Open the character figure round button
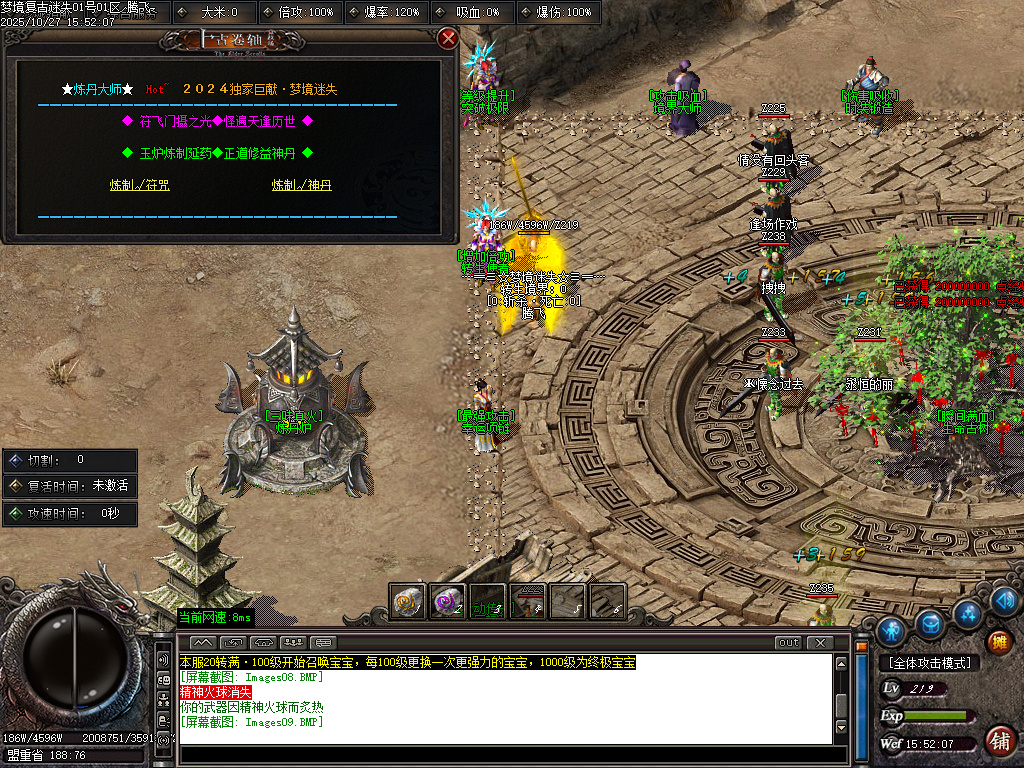This screenshot has height=768, width=1024. pos(891,630)
